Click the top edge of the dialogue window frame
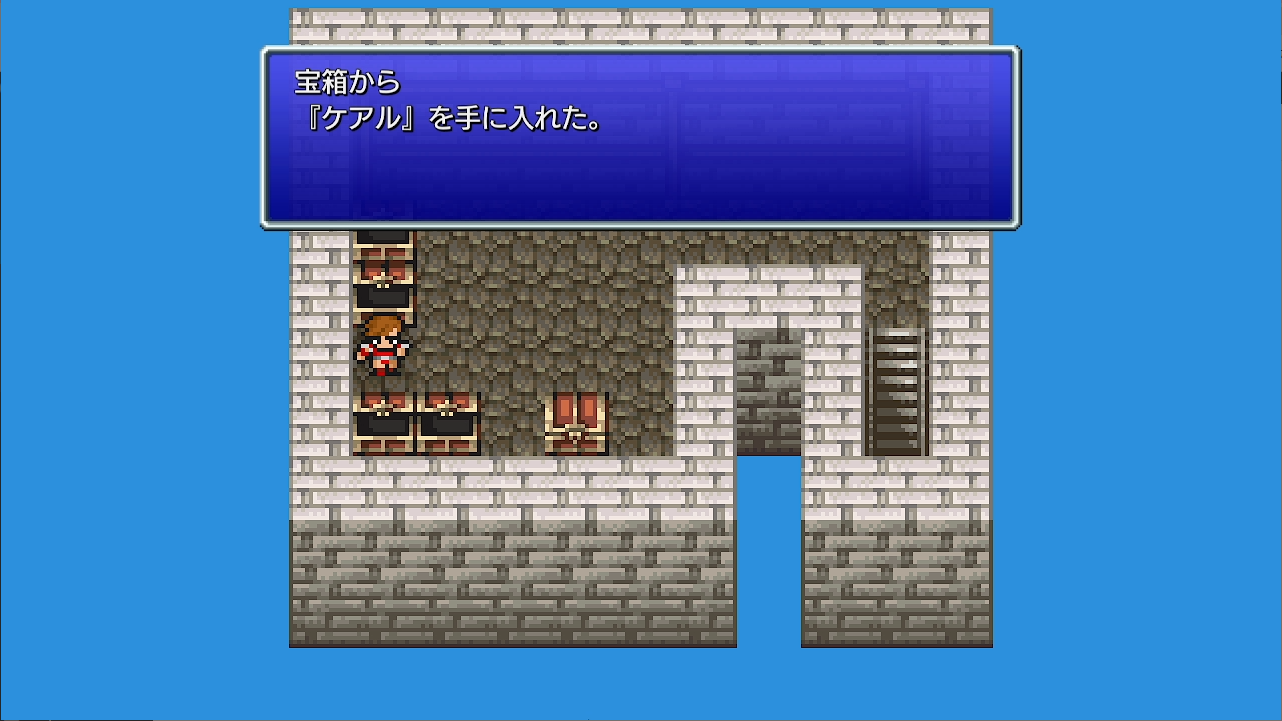This screenshot has width=1282, height=721. pyautogui.click(x=640, y=48)
